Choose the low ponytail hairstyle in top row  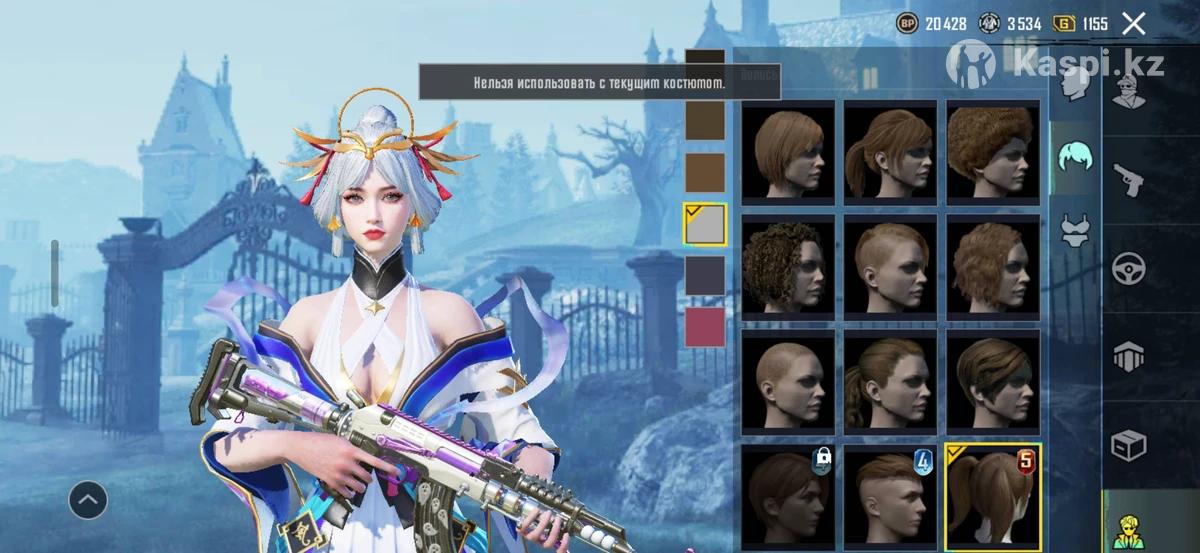point(891,150)
